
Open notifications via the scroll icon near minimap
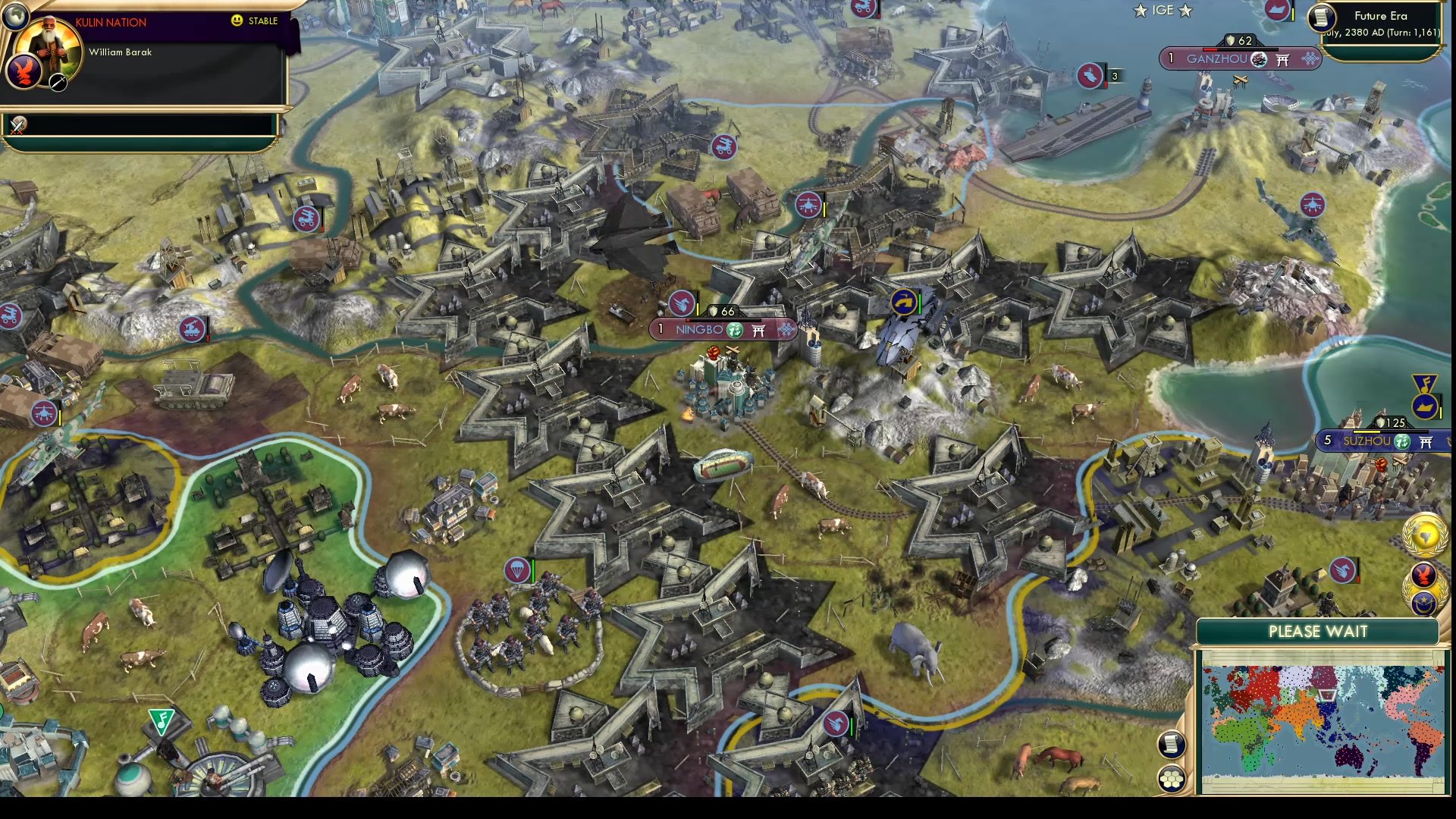[1171, 745]
